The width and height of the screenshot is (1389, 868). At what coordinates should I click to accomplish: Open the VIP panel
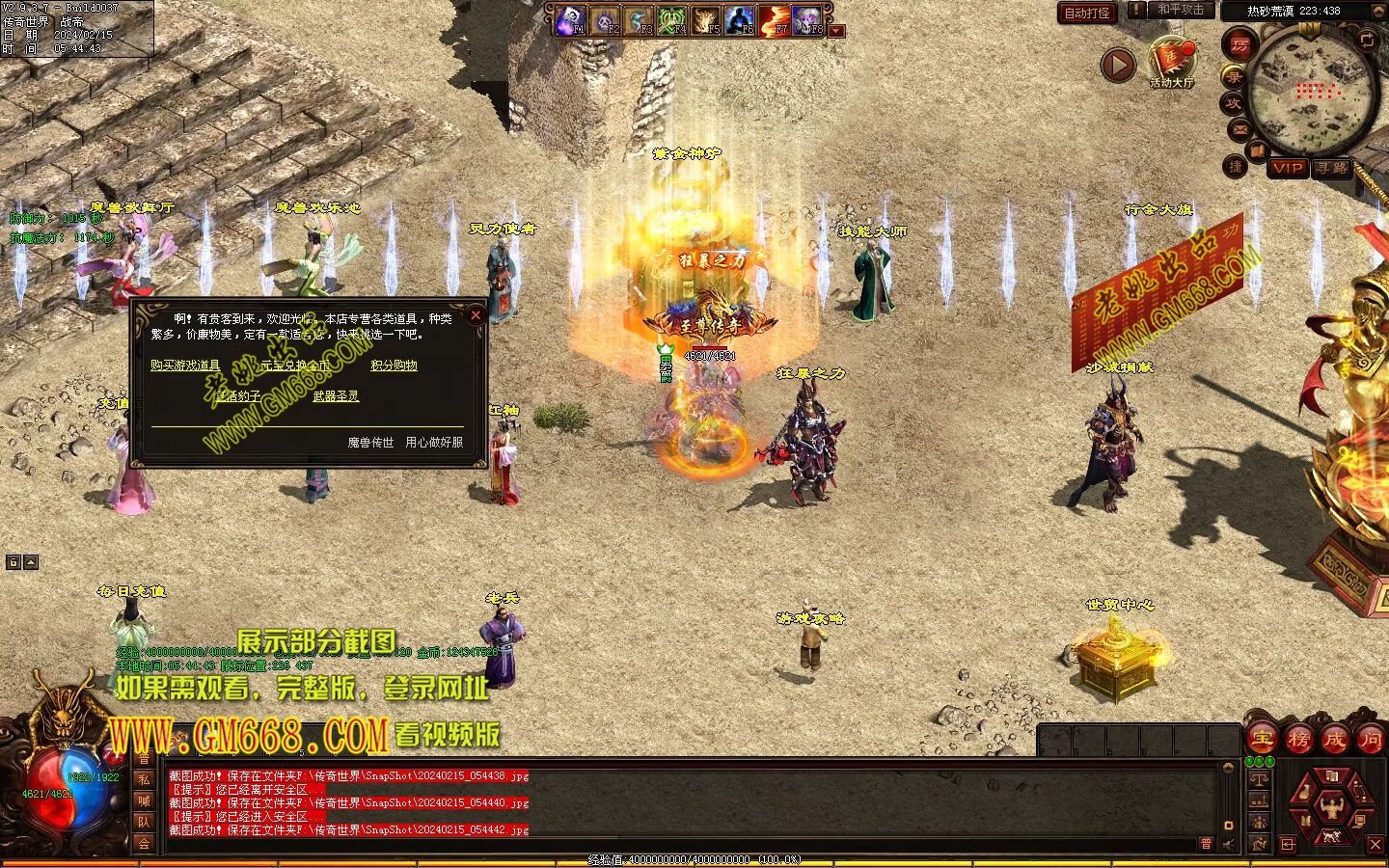coord(1288,168)
